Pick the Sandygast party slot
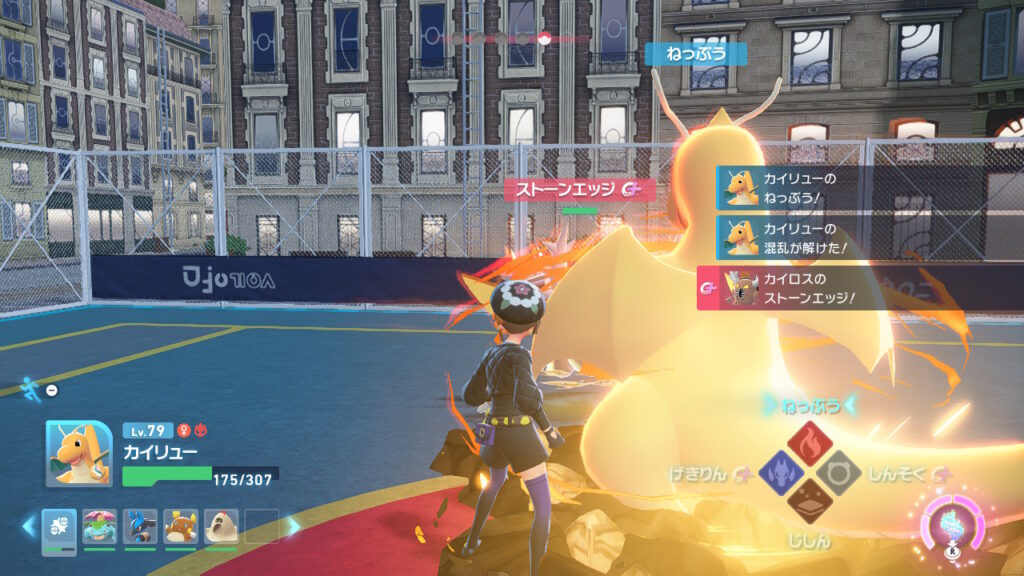The width and height of the screenshot is (1024, 576). tap(221, 526)
